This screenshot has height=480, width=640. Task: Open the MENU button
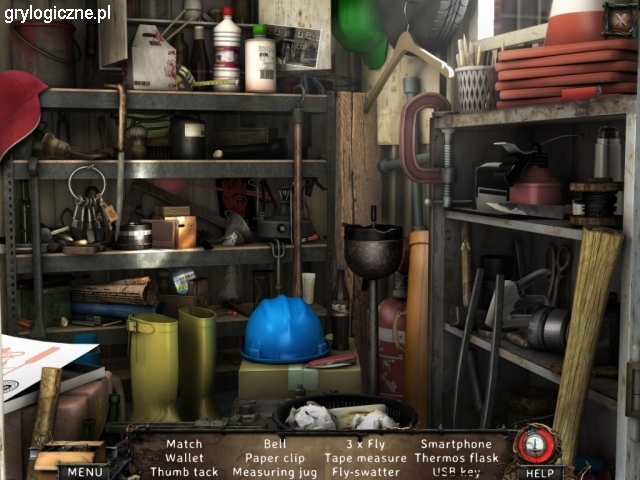[84, 471]
